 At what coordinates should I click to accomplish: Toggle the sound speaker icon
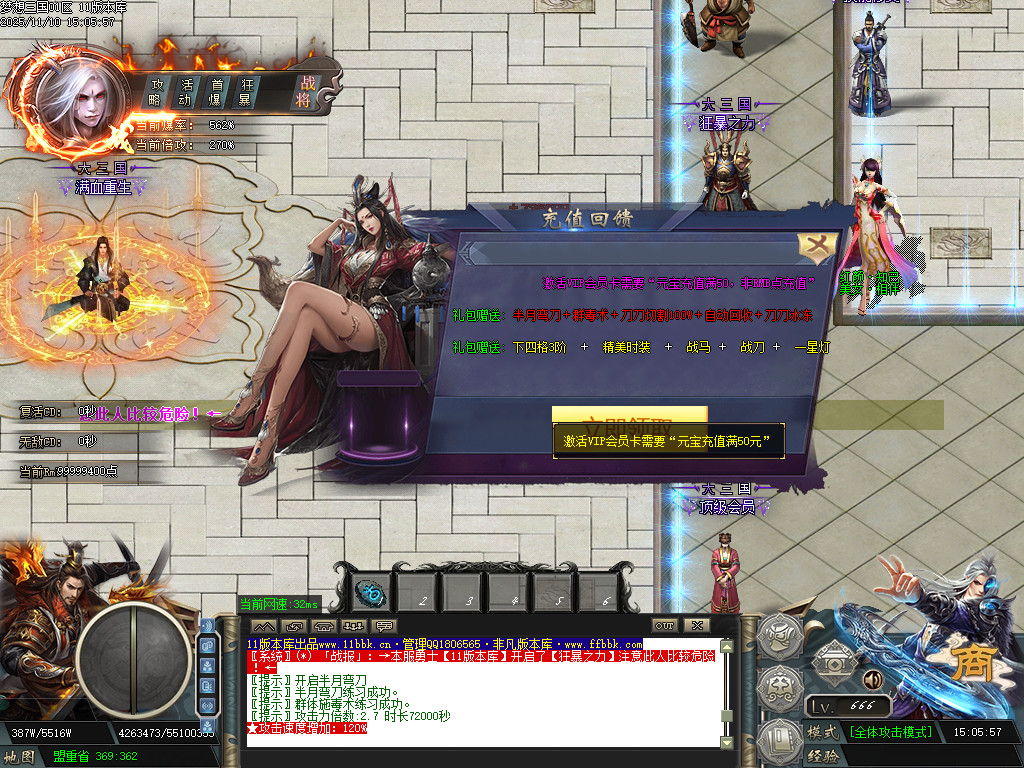click(x=872, y=681)
